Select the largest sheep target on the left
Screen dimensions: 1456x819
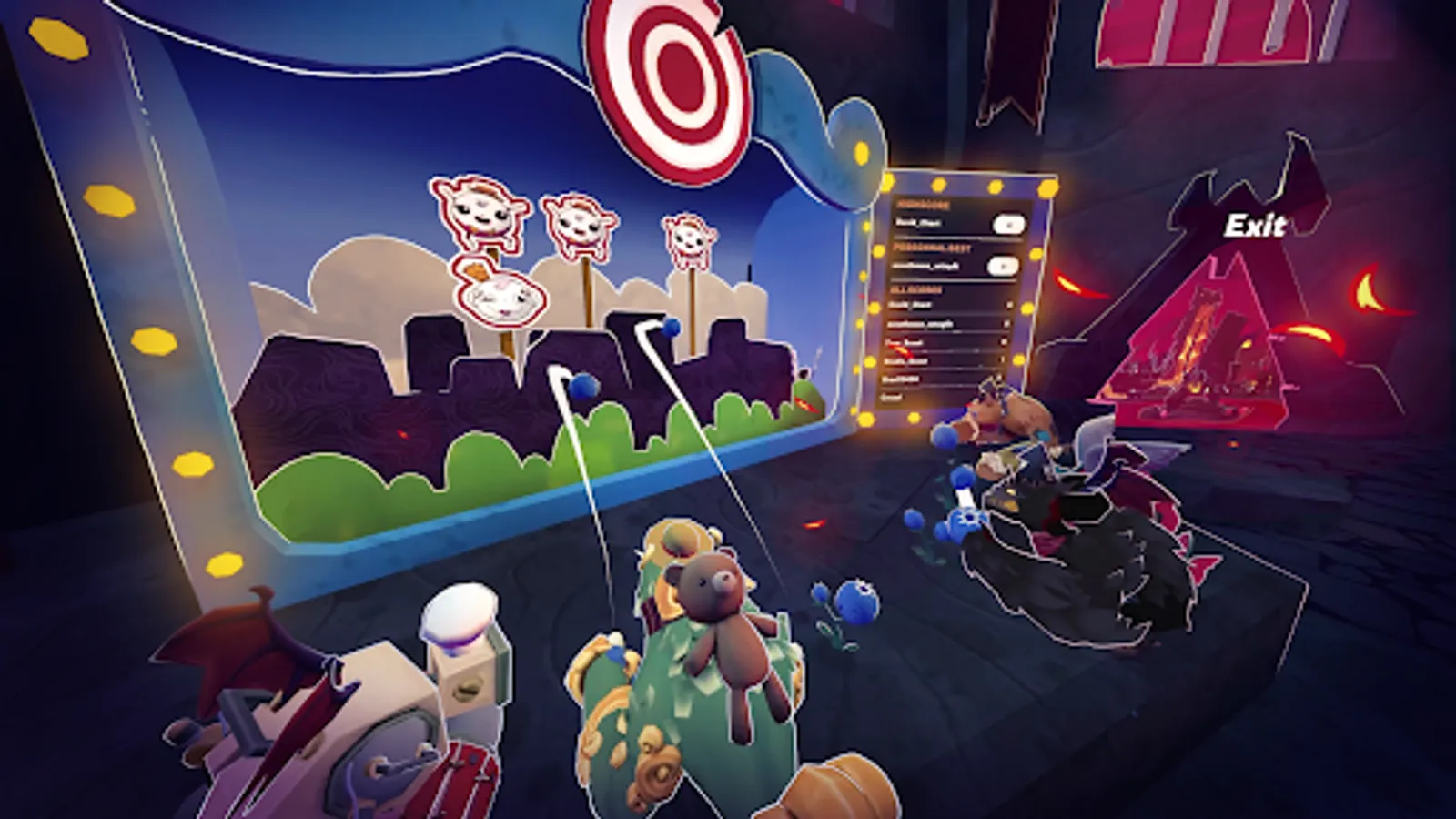click(x=480, y=218)
